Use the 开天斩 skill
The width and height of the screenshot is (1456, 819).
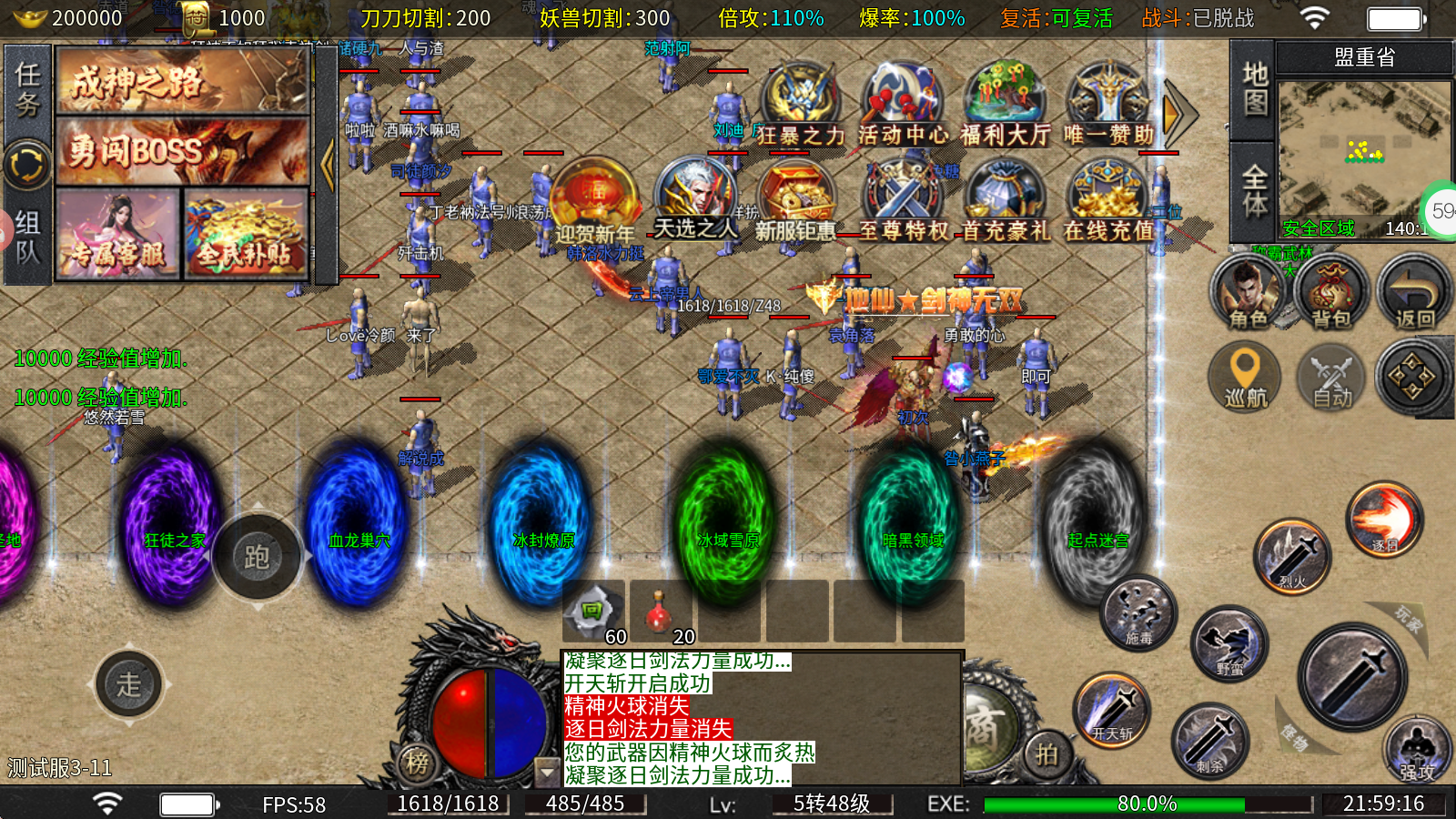pyautogui.click(x=1112, y=710)
